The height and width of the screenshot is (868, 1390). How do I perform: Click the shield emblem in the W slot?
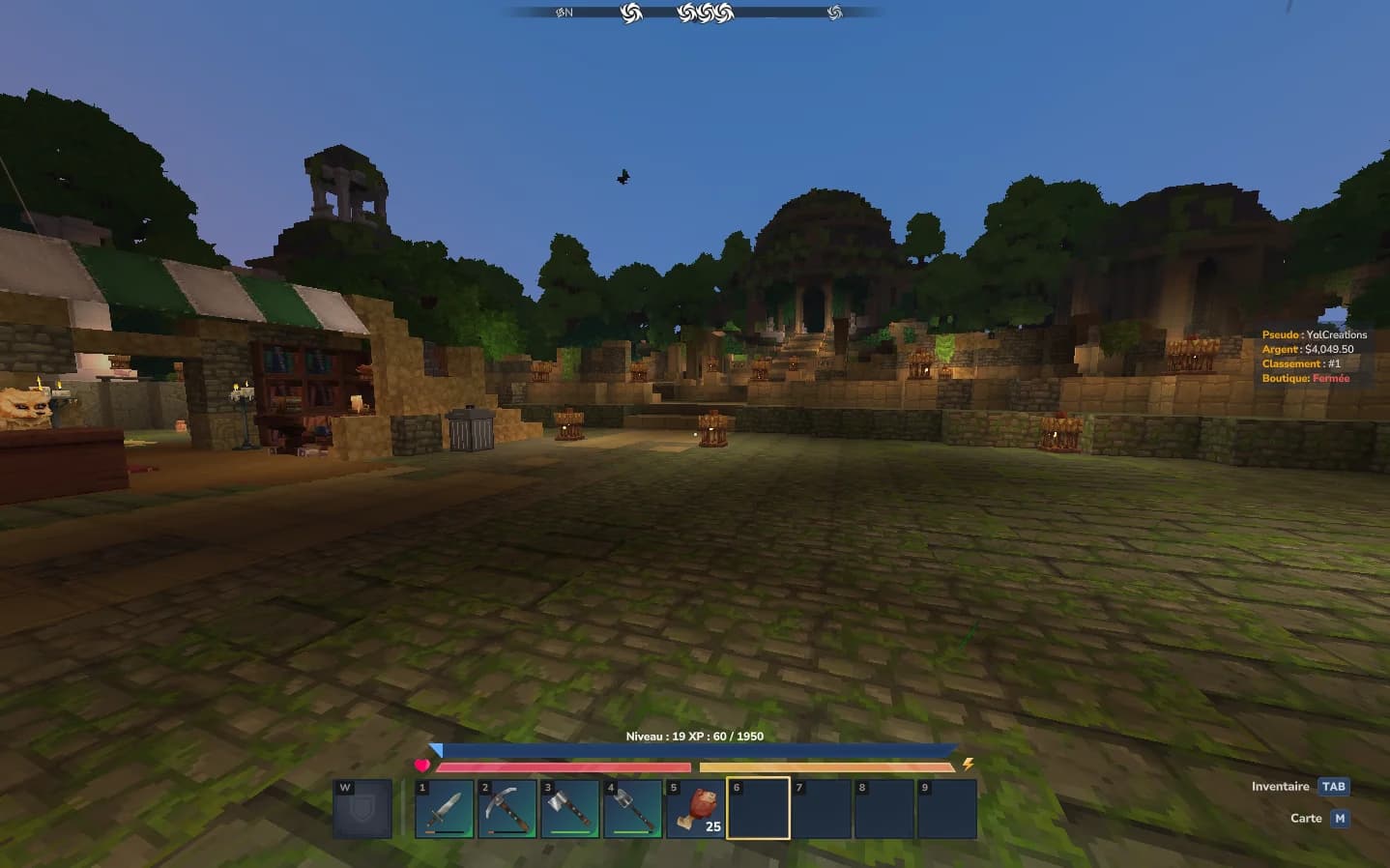pyautogui.click(x=364, y=809)
